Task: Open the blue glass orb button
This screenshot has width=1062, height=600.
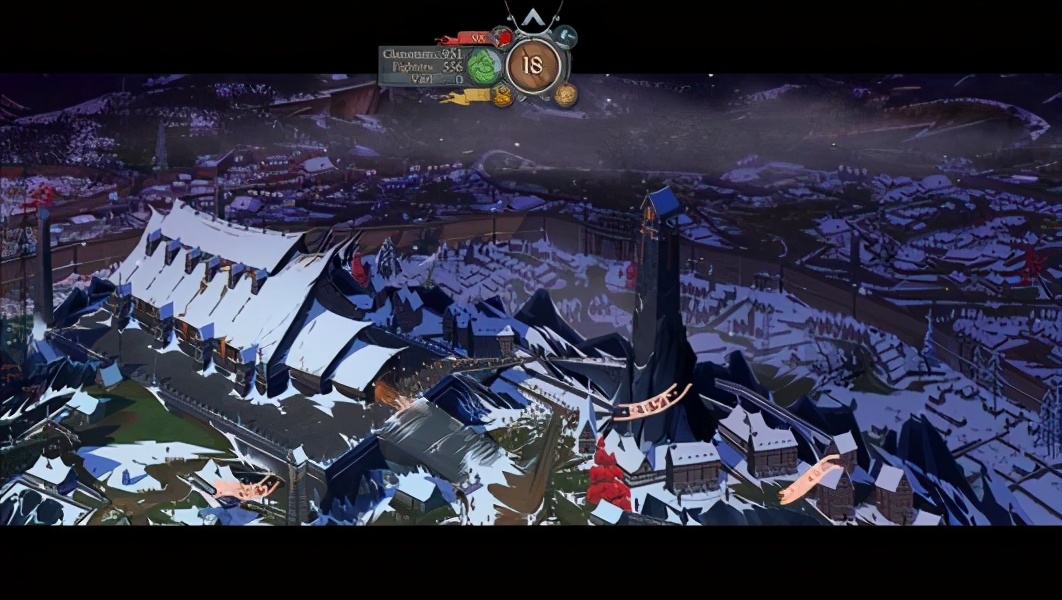Action: pos(566,37)
